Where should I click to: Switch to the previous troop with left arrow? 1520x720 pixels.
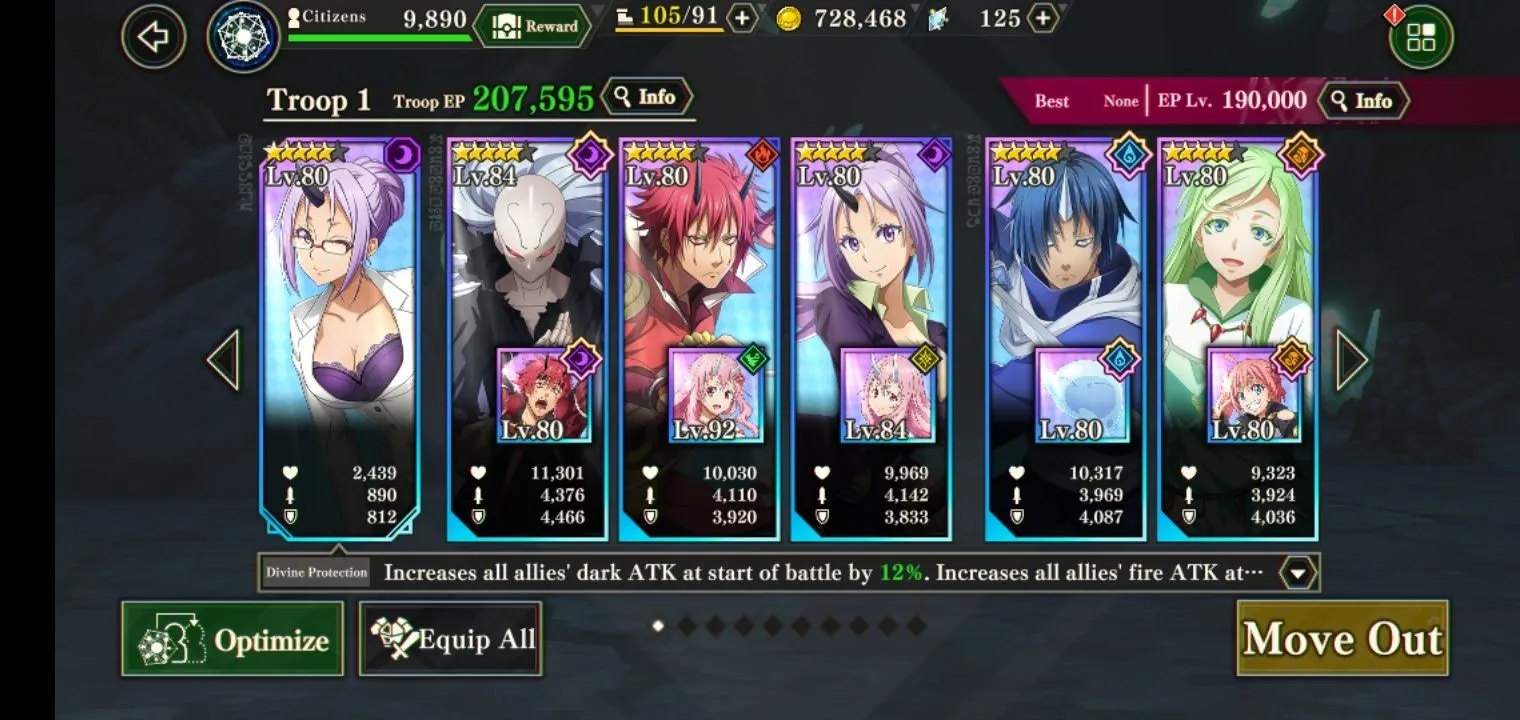[x=223, y=359]
